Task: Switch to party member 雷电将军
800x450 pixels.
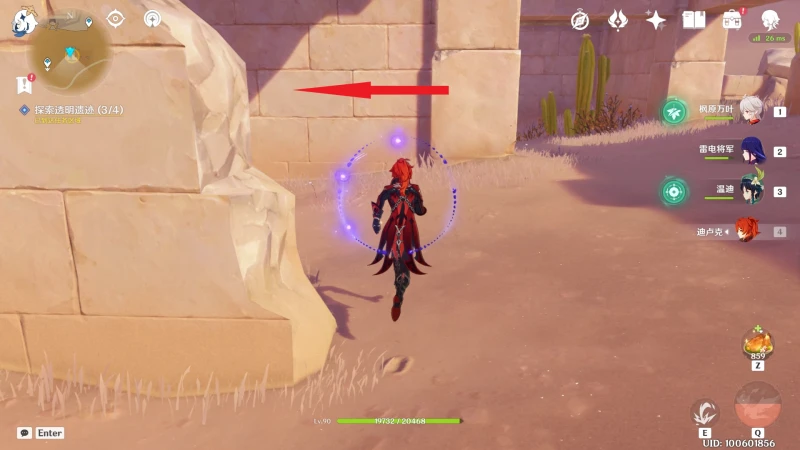Action: [750, 151]
